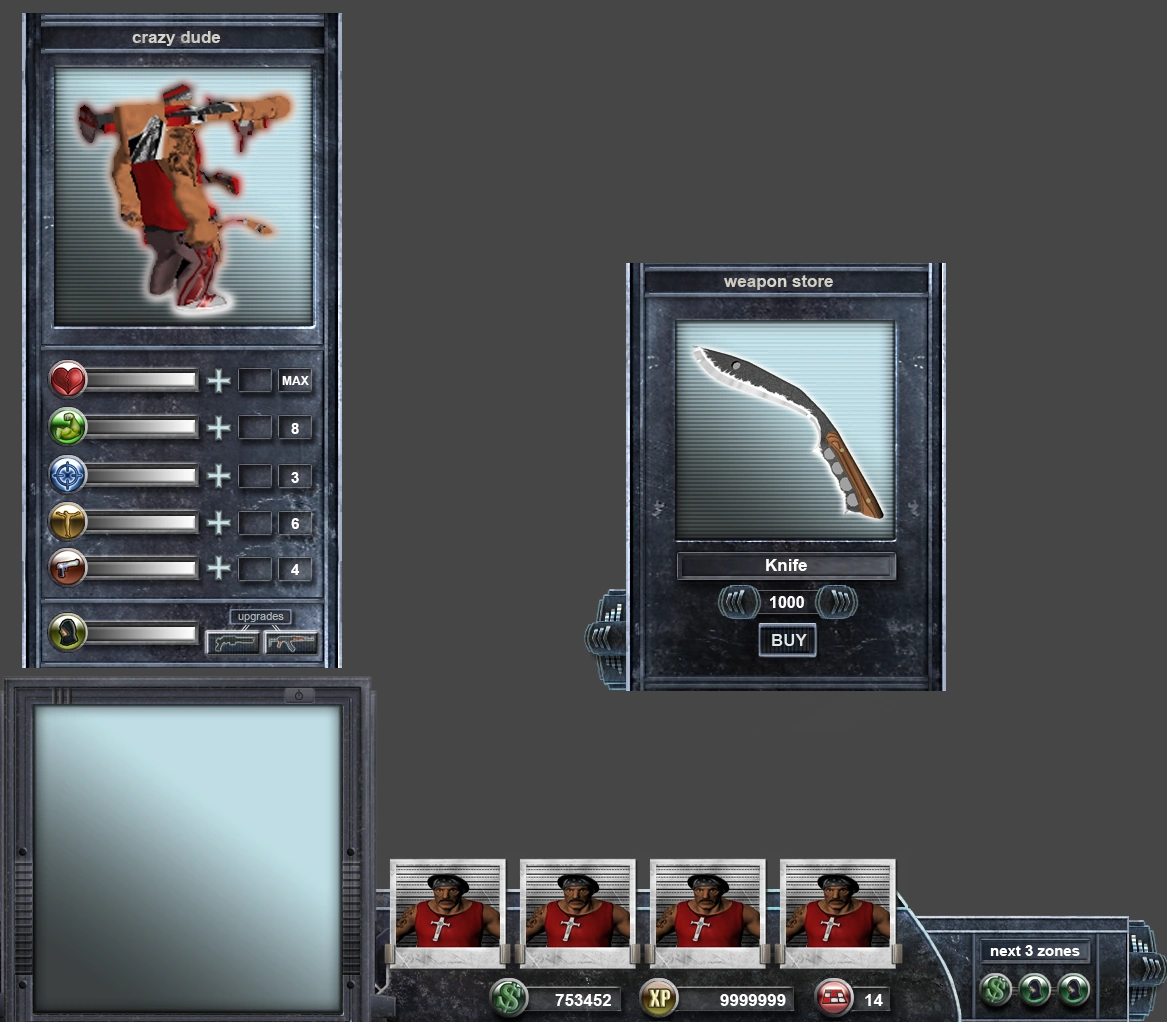Image resolution: width=1167 pixels, height=1022 pixels.
Task: Show the previous weapon in the store
Action: [x=736, y=602]
